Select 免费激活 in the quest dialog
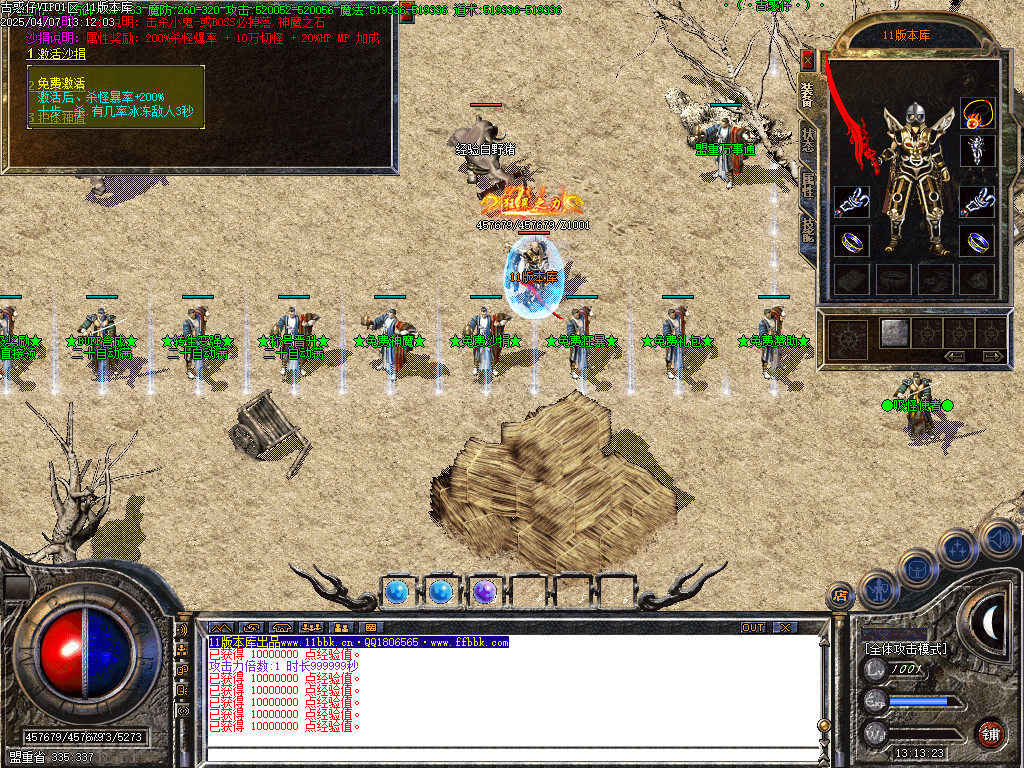This screenshot has width=1024, height=768. pos(62,84)
